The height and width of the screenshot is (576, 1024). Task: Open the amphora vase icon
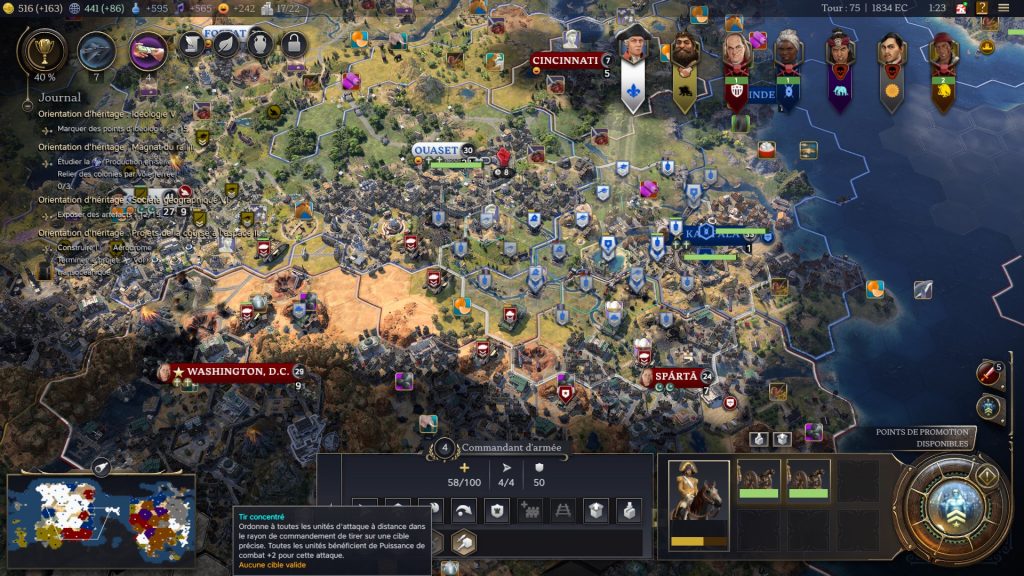point(260,43)
